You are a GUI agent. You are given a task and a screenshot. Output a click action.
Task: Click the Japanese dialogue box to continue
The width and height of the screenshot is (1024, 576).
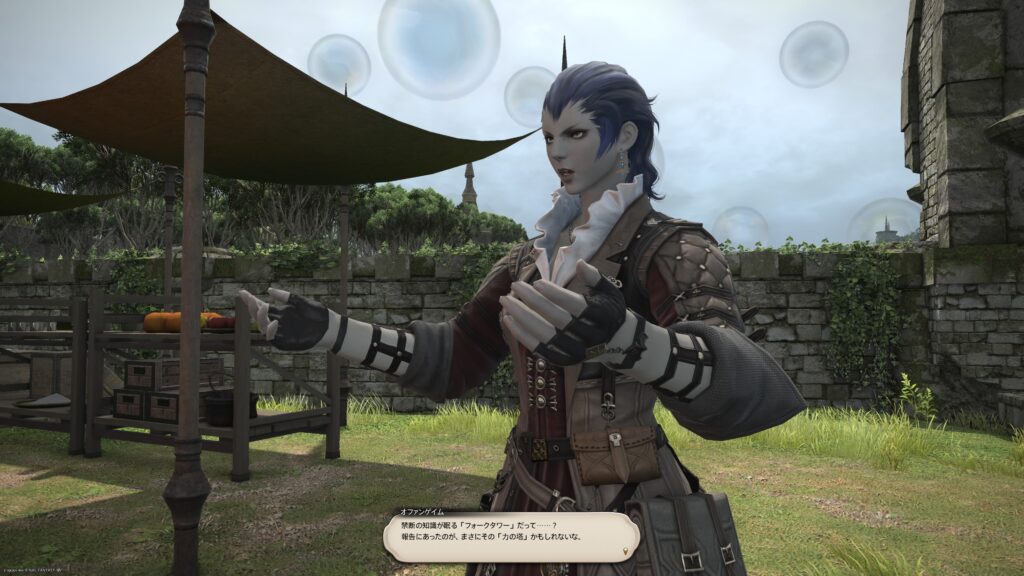[x=510, y=536]
